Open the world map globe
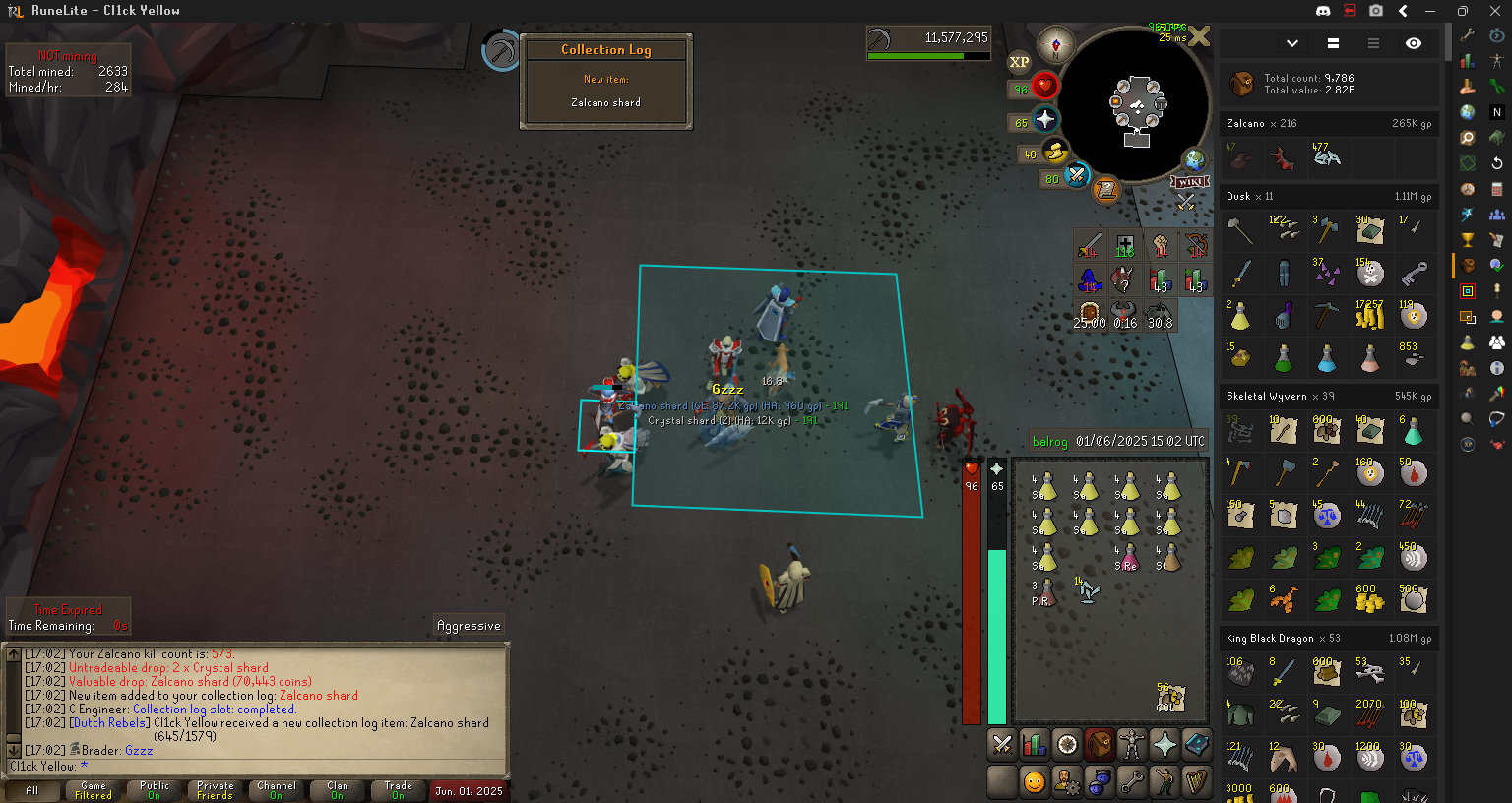The image size is (1512, 803). point(1194,159)
